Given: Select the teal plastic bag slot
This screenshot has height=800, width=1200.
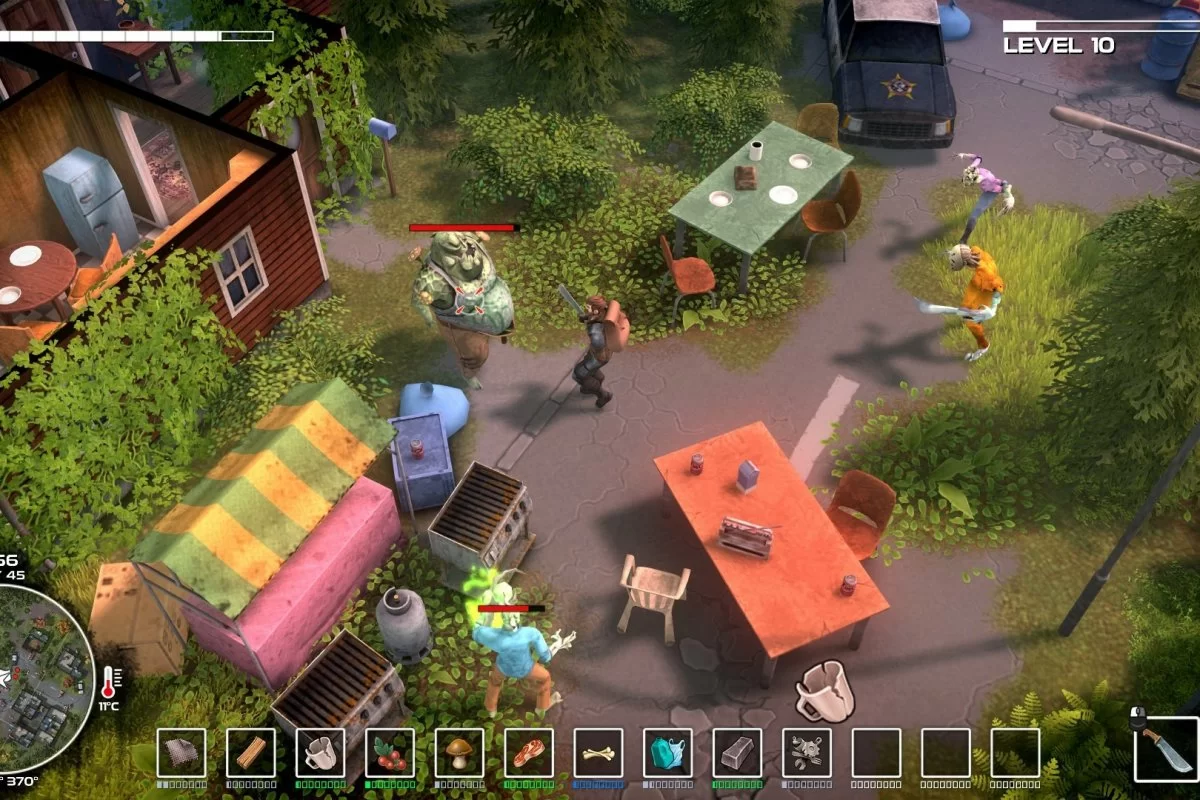Looking at the screenshot, I should pos(668,753).
